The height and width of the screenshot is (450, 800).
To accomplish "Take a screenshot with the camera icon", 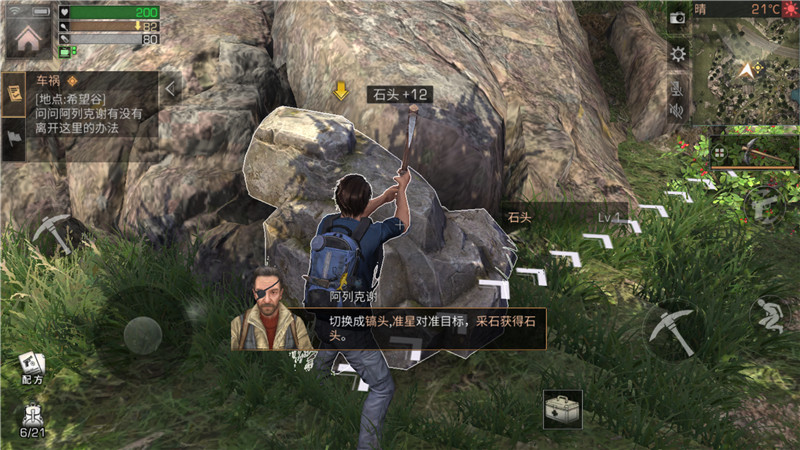I will (x=677, y=18).
